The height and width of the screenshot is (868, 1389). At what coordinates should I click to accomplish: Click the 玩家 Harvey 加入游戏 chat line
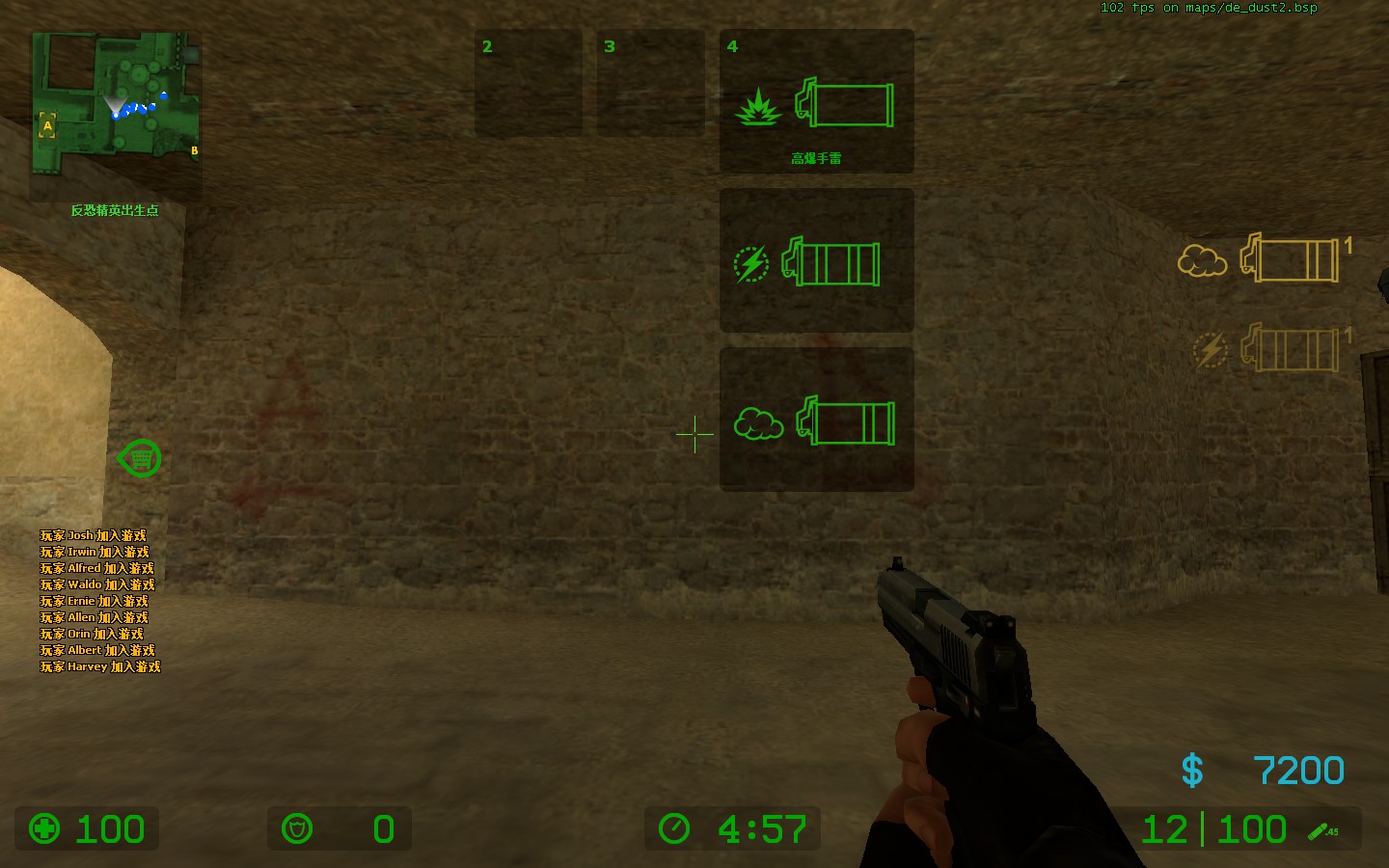[98, 665]
